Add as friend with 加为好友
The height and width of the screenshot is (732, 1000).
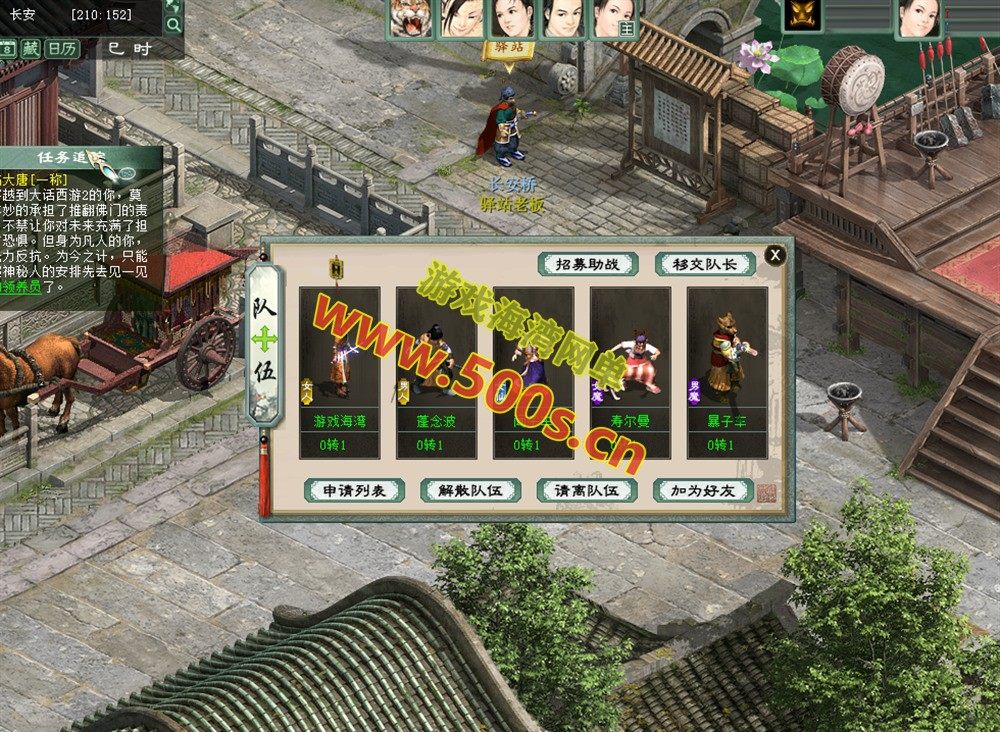point(702,490)
